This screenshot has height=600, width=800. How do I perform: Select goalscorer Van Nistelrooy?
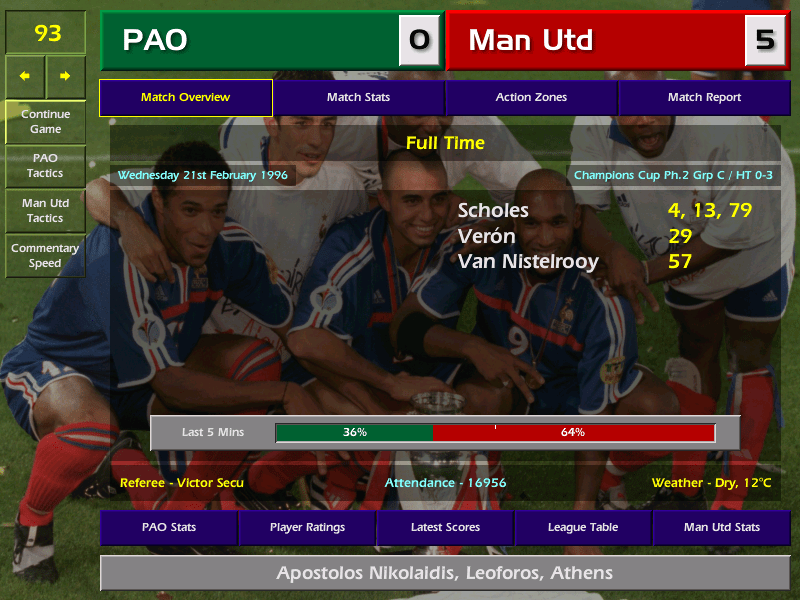[528, 262]
